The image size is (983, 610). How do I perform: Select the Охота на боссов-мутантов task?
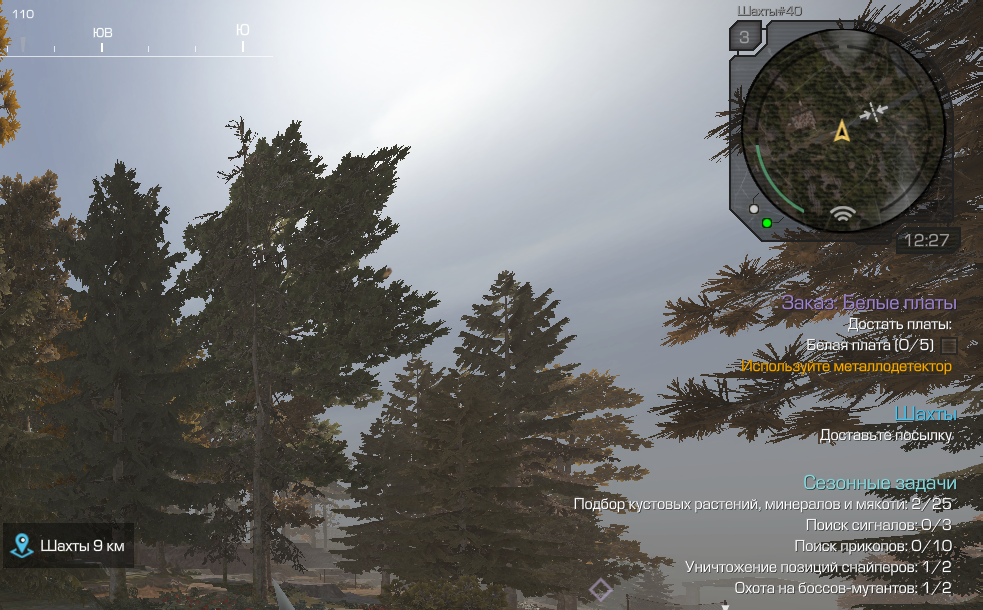(842, 588)
